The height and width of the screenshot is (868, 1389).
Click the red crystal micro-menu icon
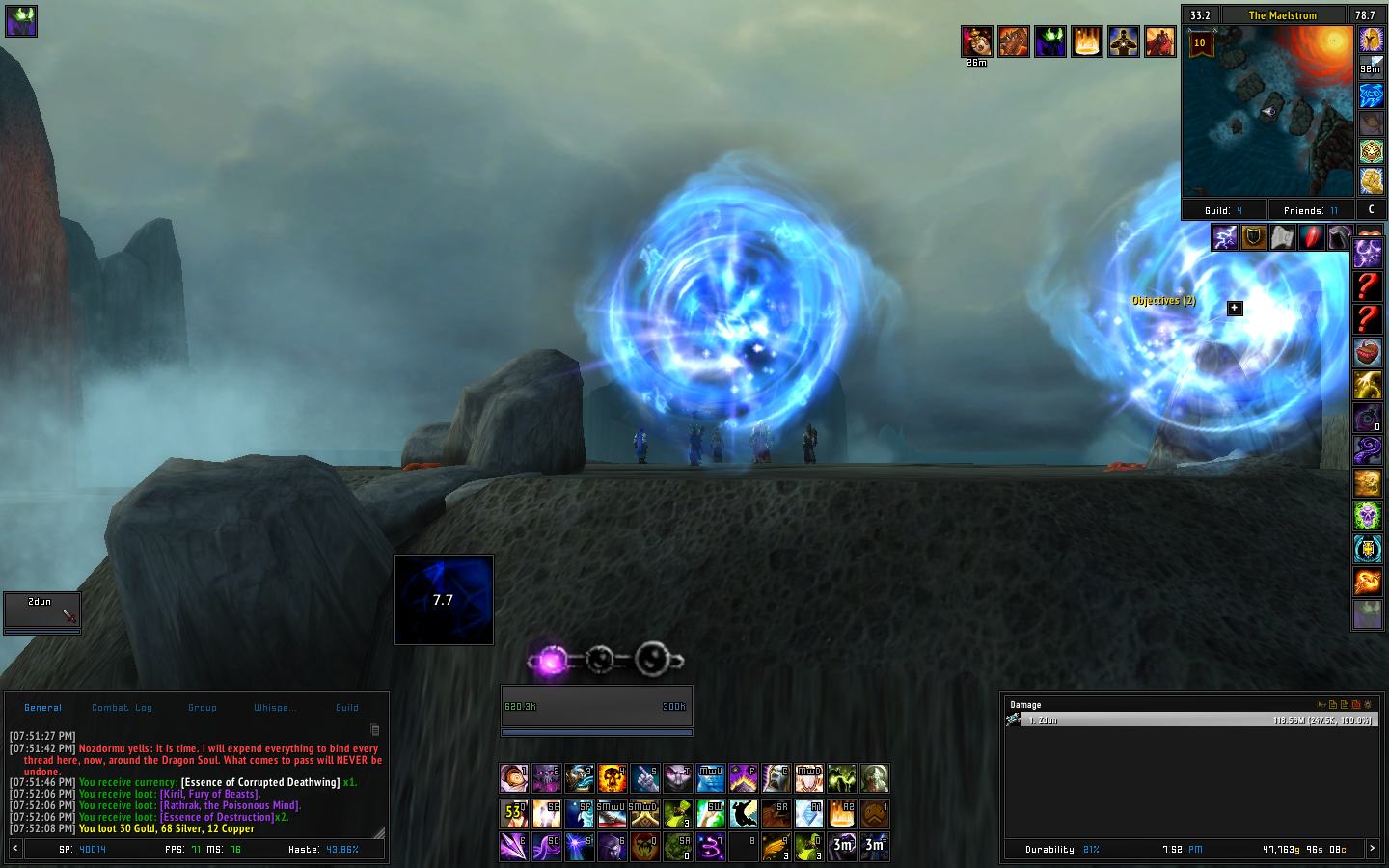[1311, 237]
